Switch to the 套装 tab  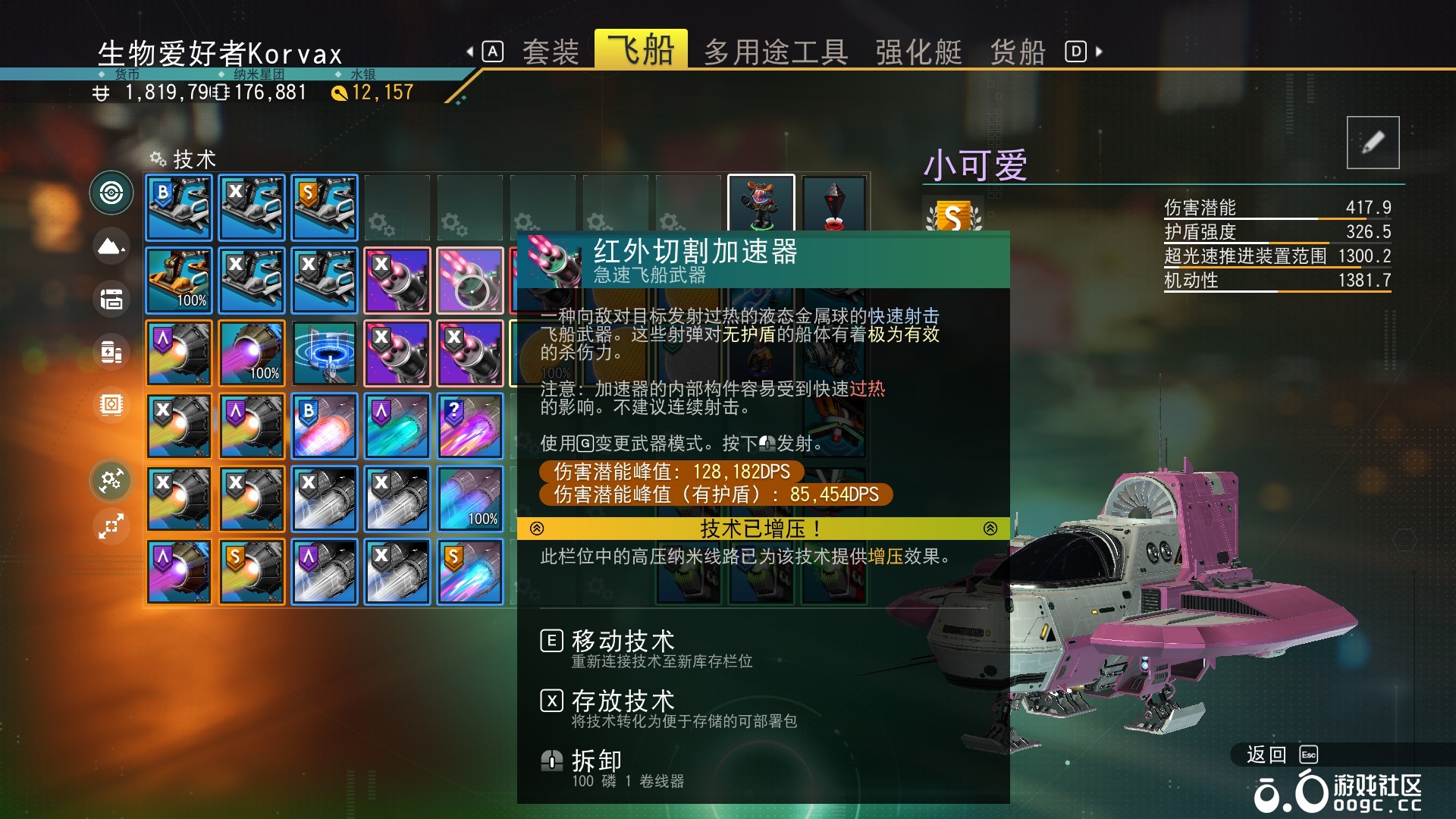(x=551, y=50)
